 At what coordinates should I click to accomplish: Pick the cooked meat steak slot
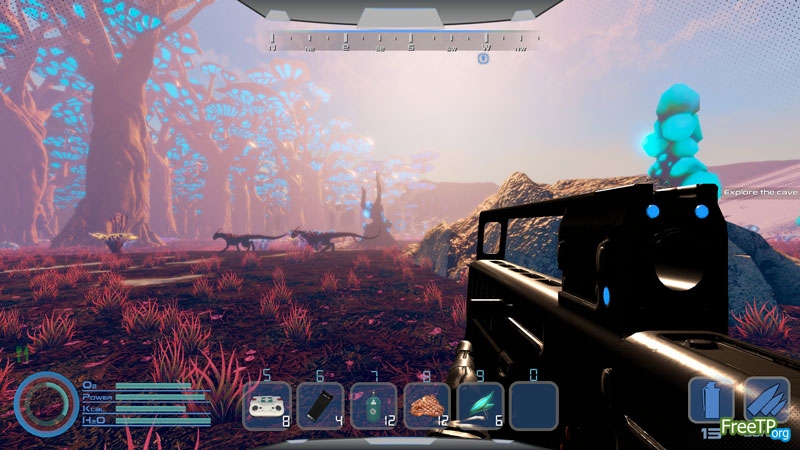coord(427,406)
